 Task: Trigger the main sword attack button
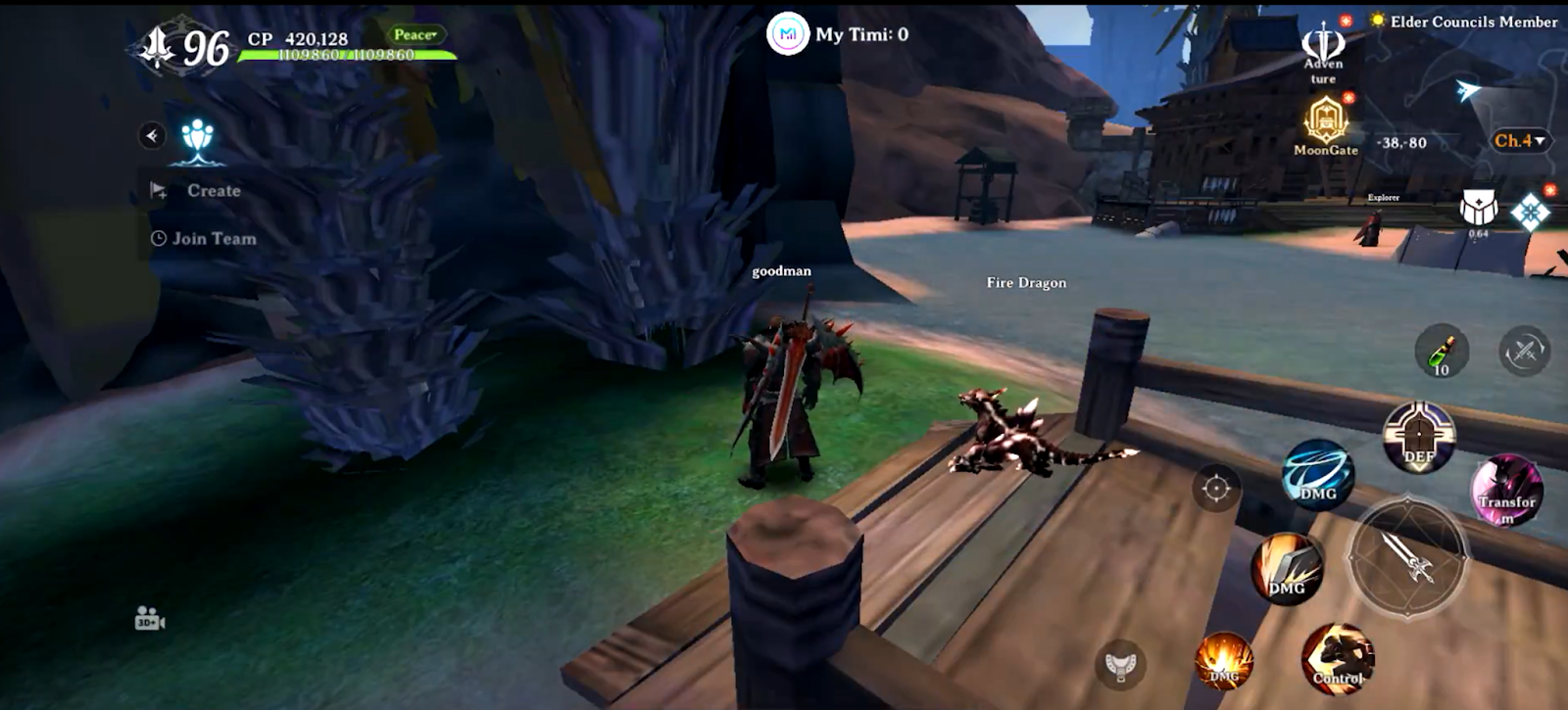pos(1408,556)
